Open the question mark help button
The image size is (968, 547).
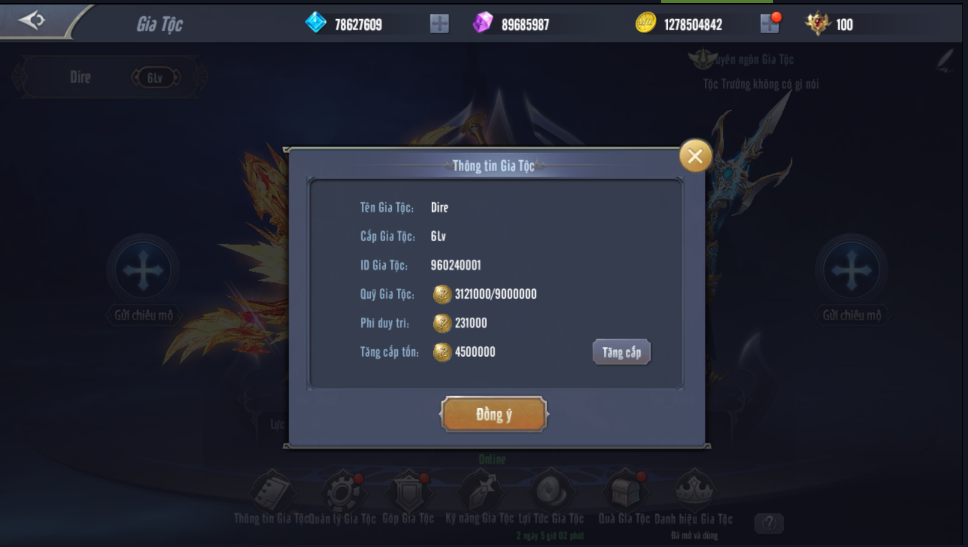click(768, 522)
